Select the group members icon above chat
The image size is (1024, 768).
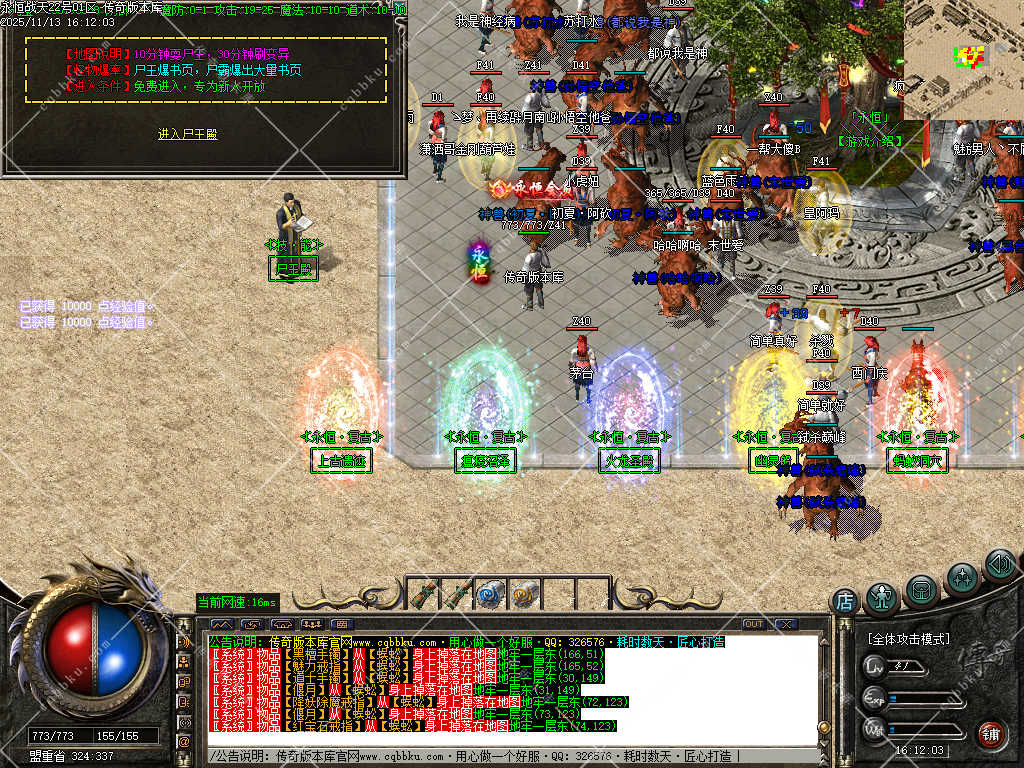pos(312,625)
